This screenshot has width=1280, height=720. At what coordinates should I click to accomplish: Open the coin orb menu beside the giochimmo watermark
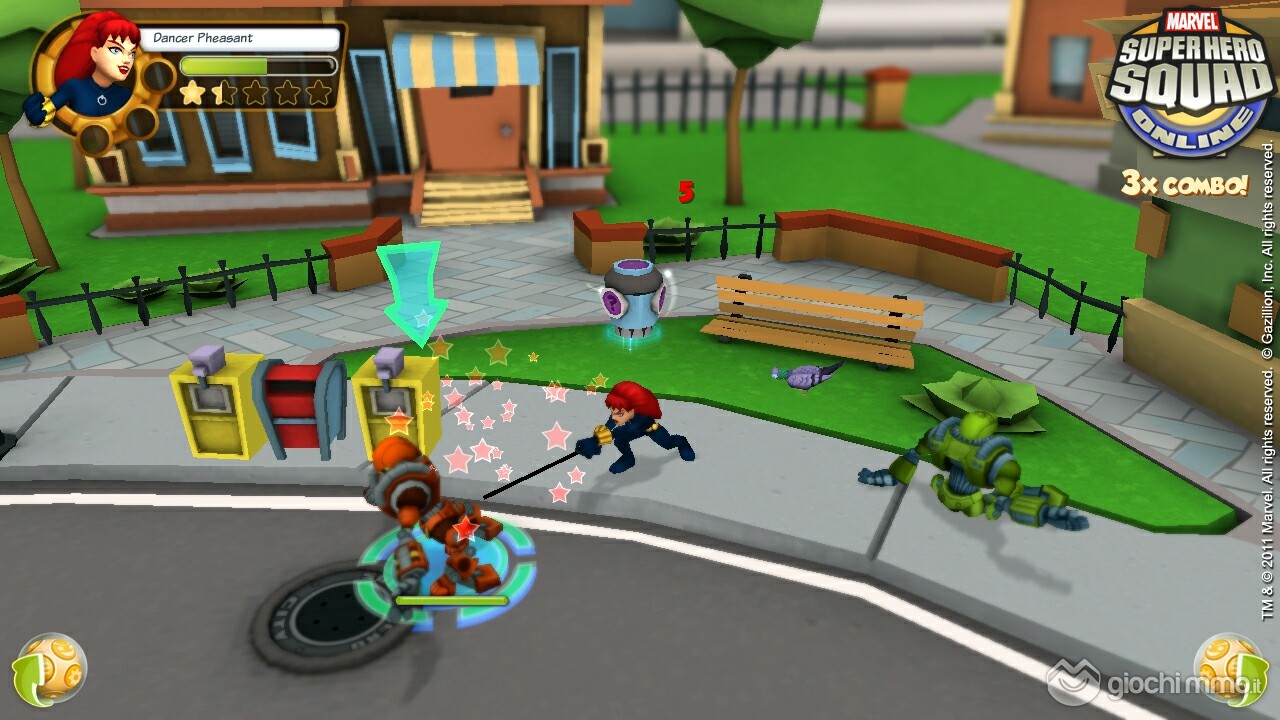coord(1229,667)
